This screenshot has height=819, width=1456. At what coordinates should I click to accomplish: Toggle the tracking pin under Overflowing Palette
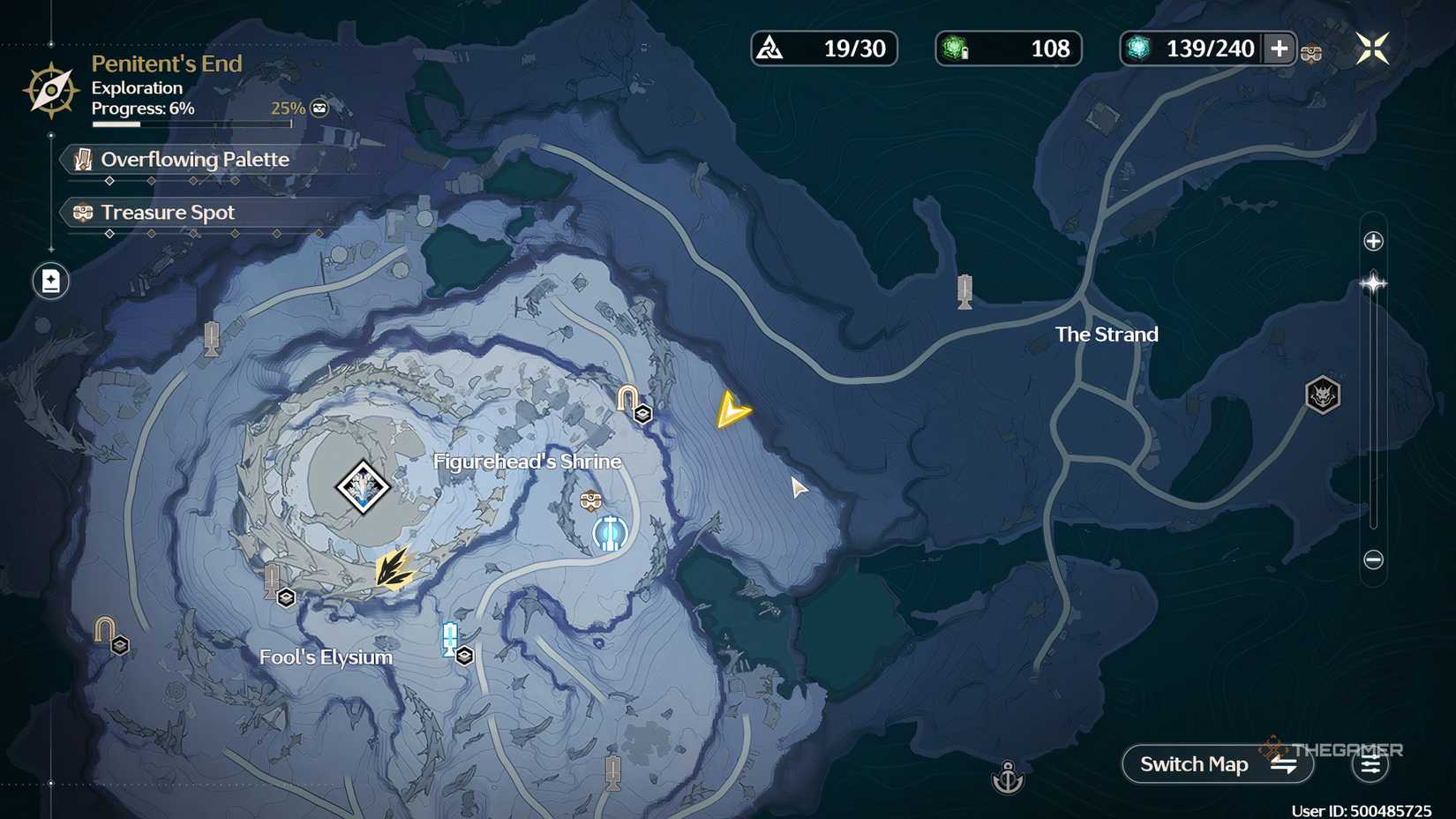pyautogui.click(x=109, y=180)
